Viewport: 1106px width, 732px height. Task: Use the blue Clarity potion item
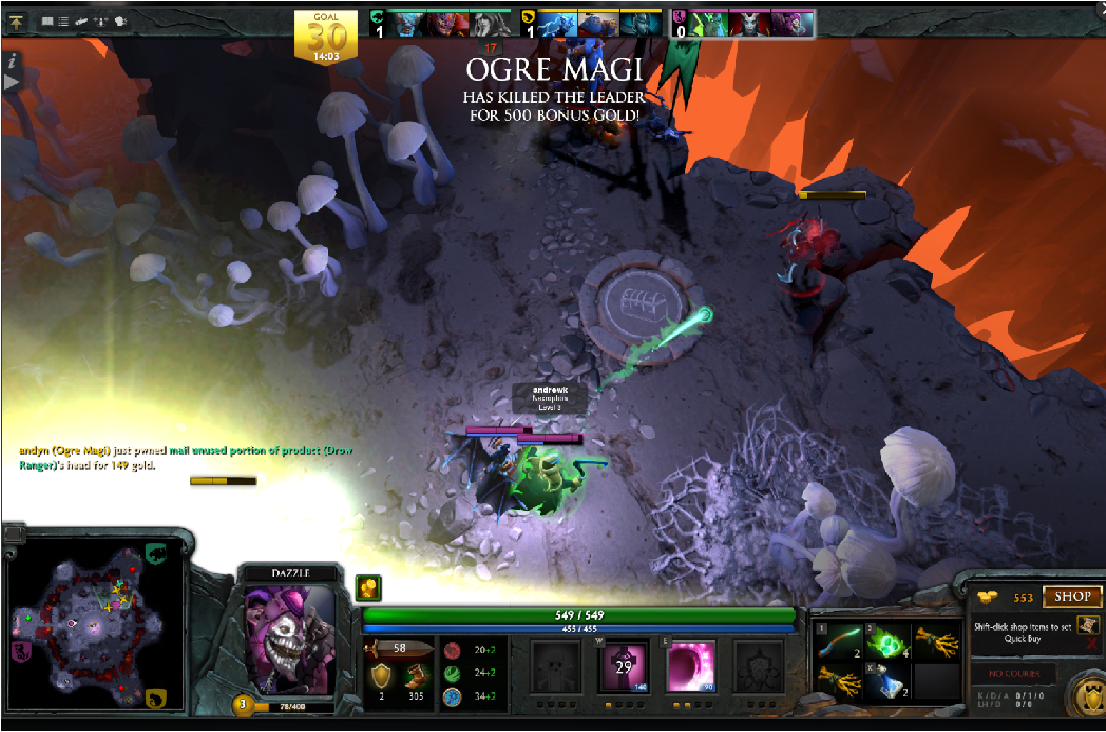[x=885, y=682]
